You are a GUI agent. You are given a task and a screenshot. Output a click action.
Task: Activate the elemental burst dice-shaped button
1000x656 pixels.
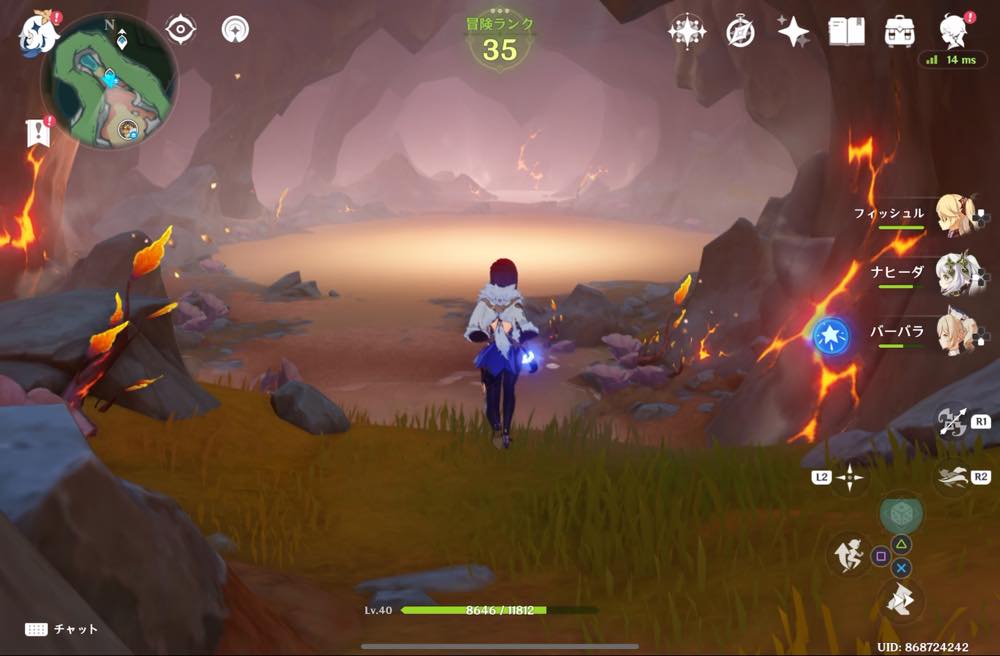901,512
